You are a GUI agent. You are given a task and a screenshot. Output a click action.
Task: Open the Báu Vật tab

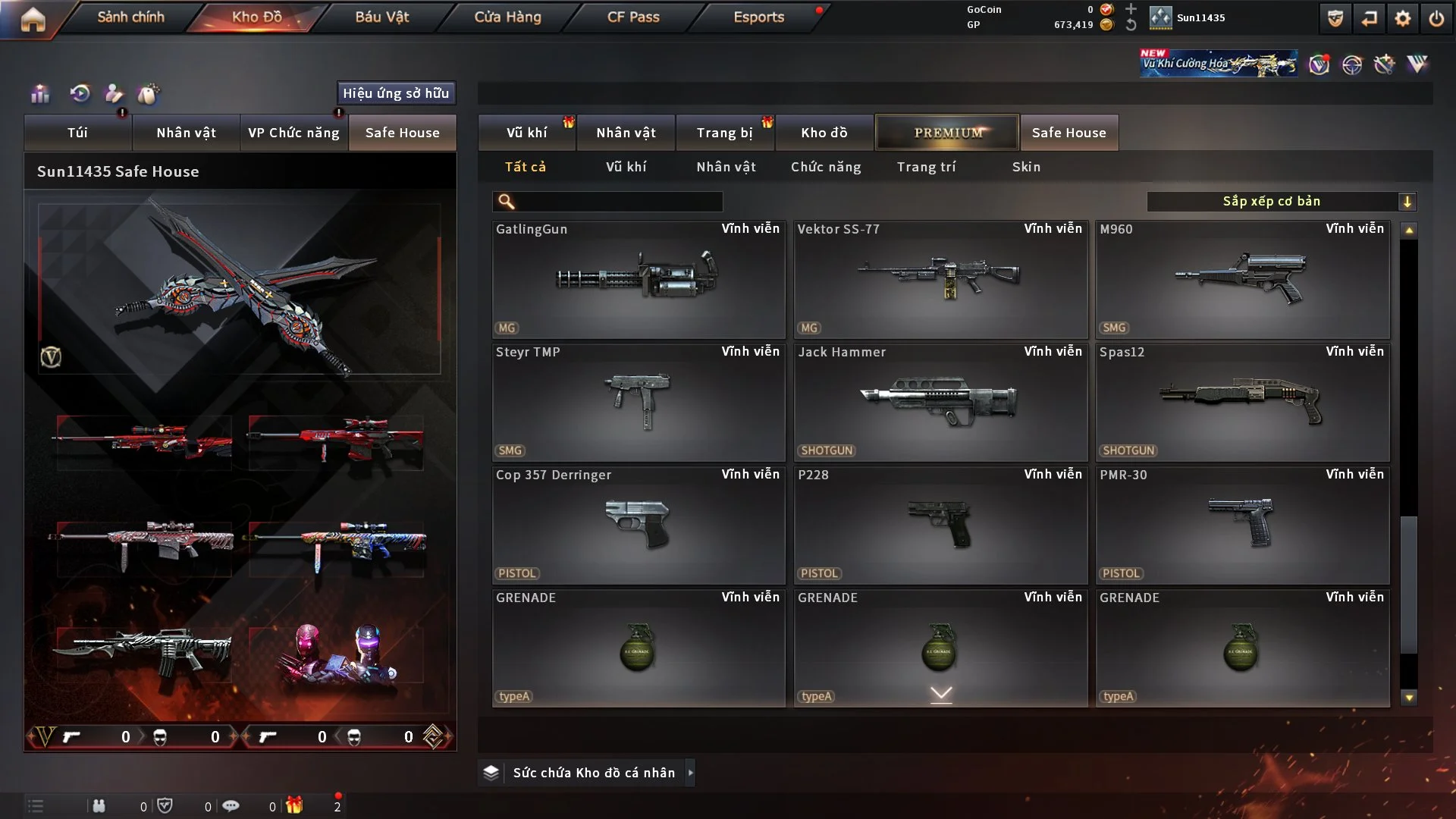381,17
